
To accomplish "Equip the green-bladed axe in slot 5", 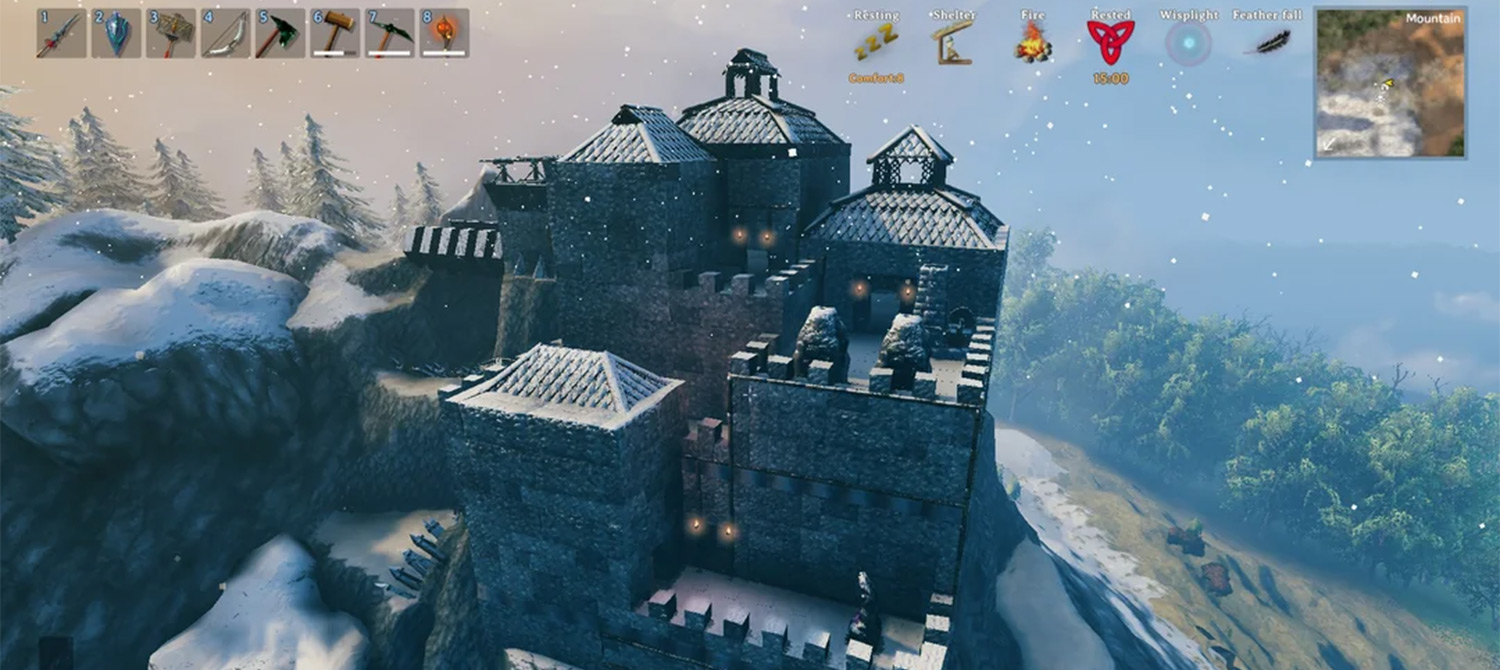I will (280, 34).
